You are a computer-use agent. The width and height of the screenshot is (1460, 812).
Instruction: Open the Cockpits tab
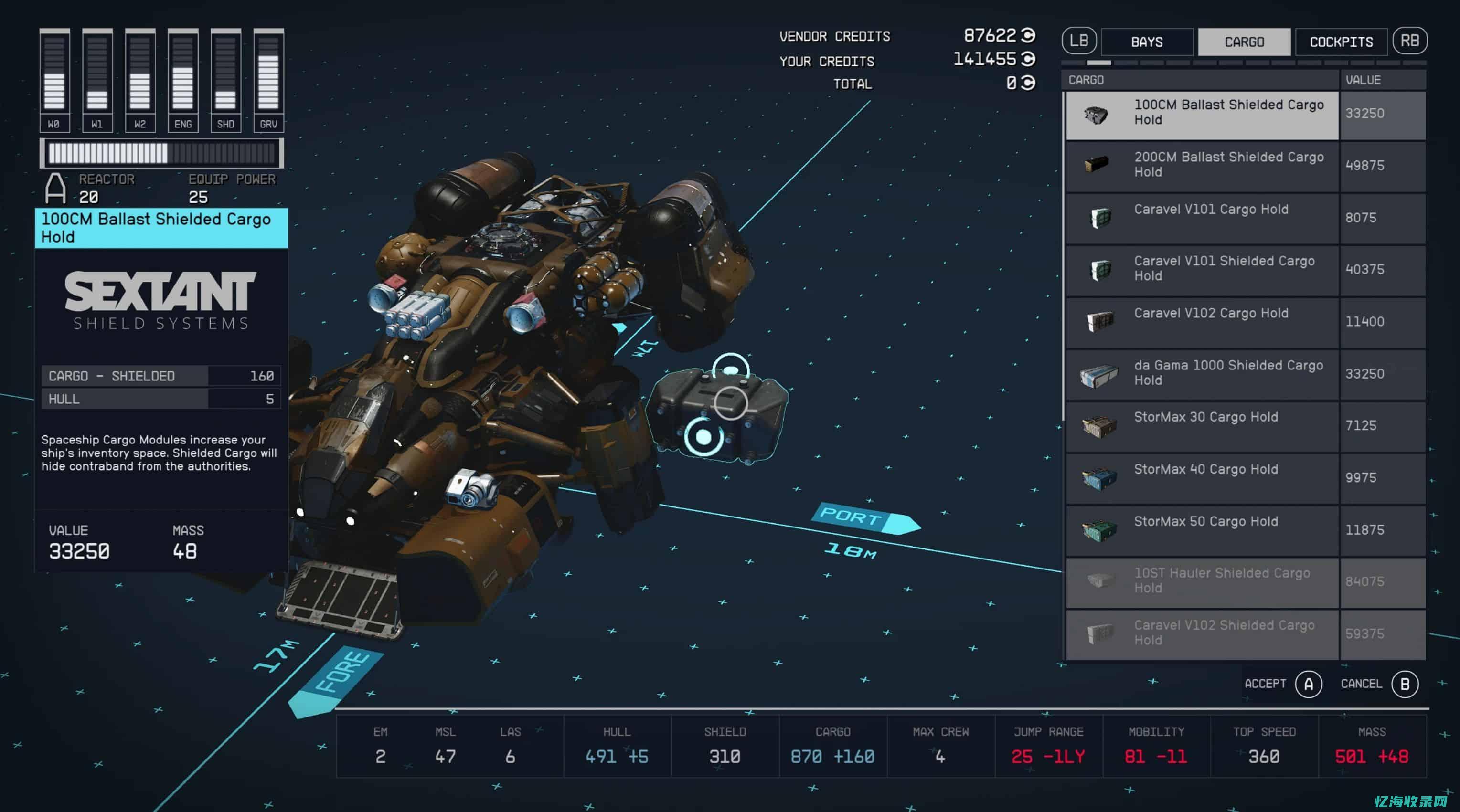click(x=1341, y=42)
